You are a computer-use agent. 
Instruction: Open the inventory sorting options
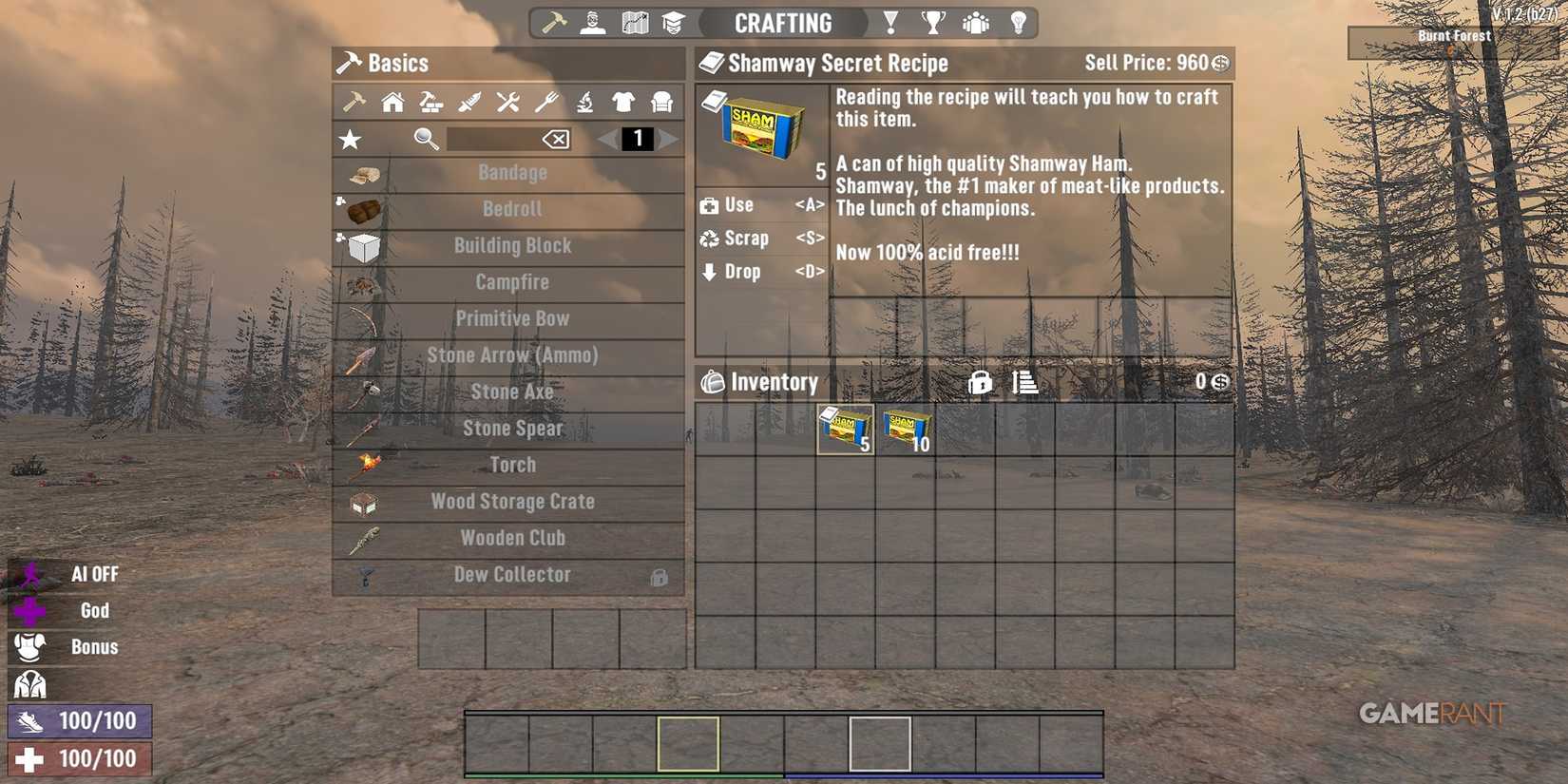(1025, 382)
